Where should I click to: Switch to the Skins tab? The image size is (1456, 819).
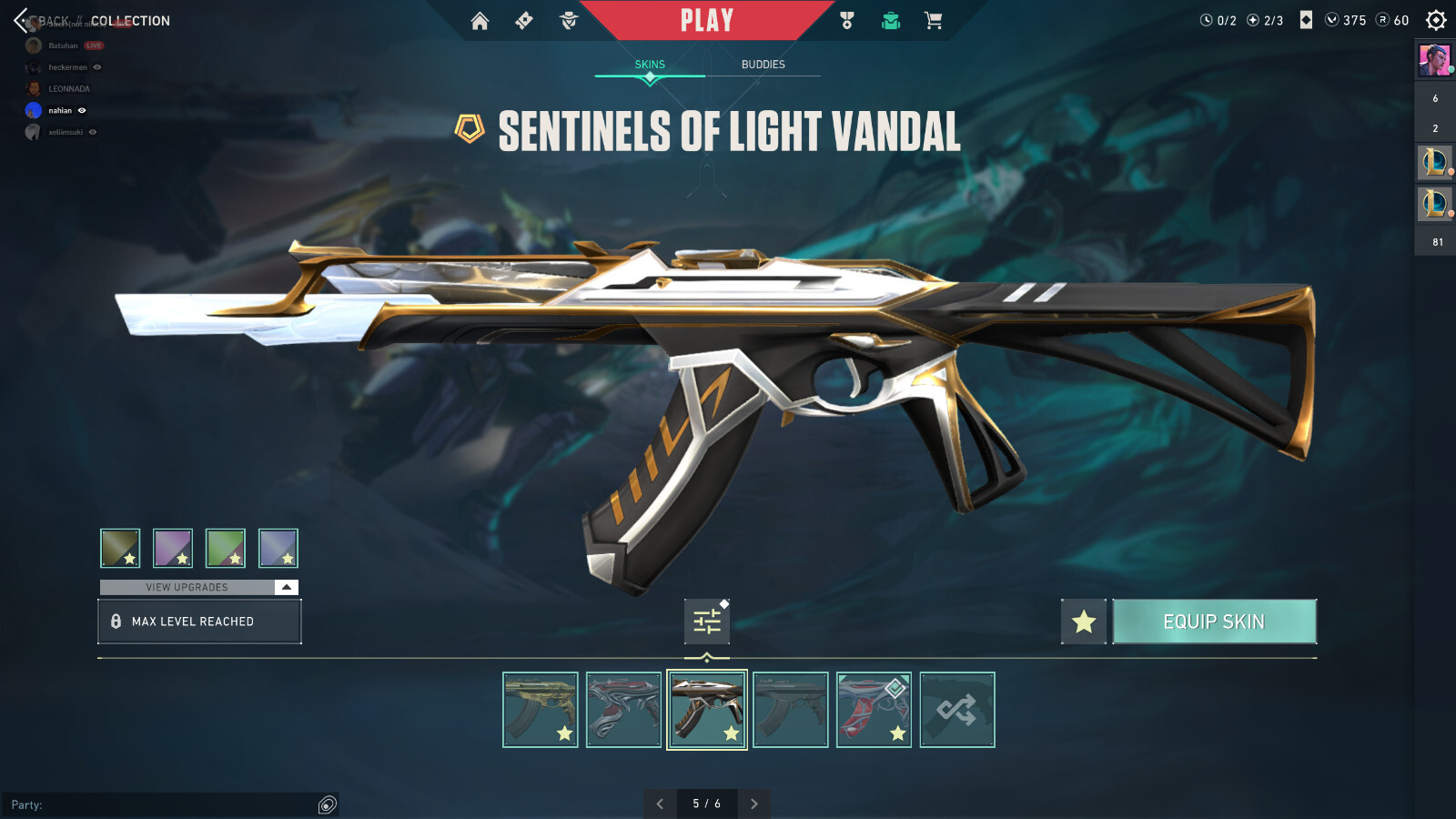point(649,64)
